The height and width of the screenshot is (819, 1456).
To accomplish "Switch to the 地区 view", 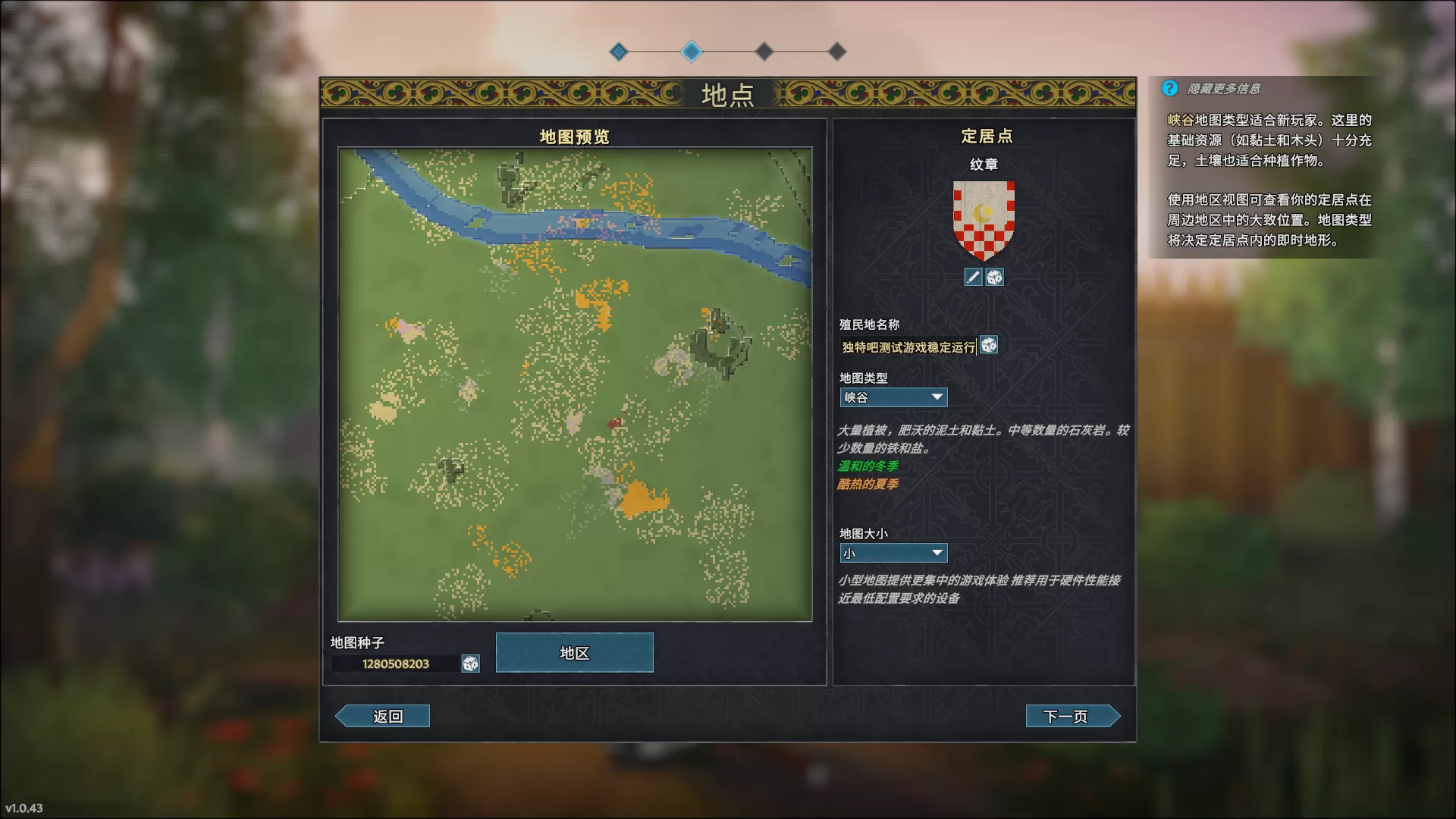I will 574,652.
